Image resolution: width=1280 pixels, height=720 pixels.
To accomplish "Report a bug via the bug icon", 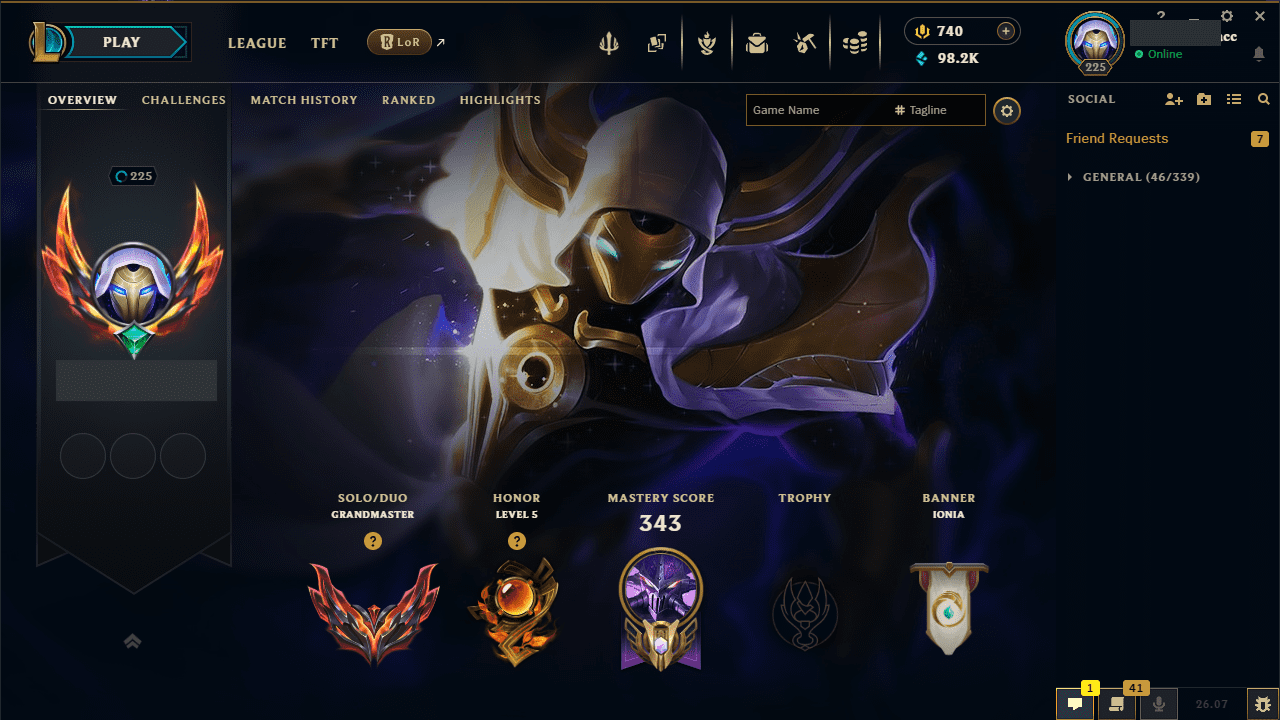I will (x=1263, y=703).
